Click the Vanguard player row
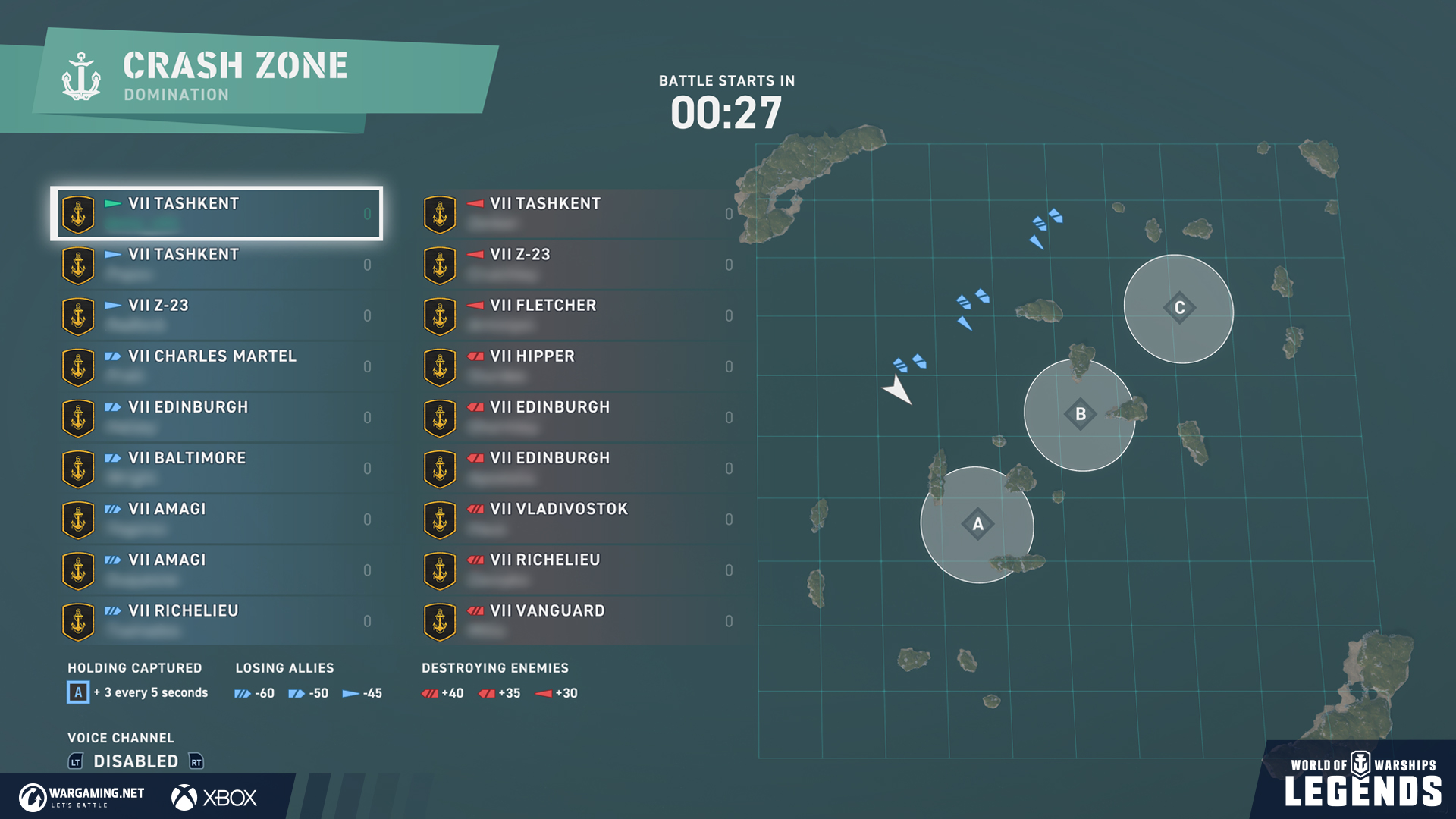Screen dimensions: 1456x819 click(578, 620)
